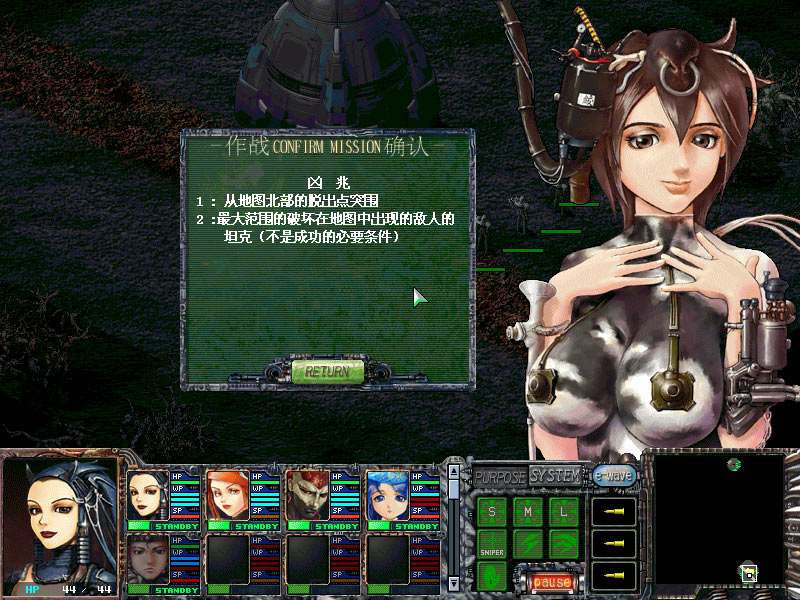
Task: Click the large leader portrait
Action: click(x=60, y=518)
